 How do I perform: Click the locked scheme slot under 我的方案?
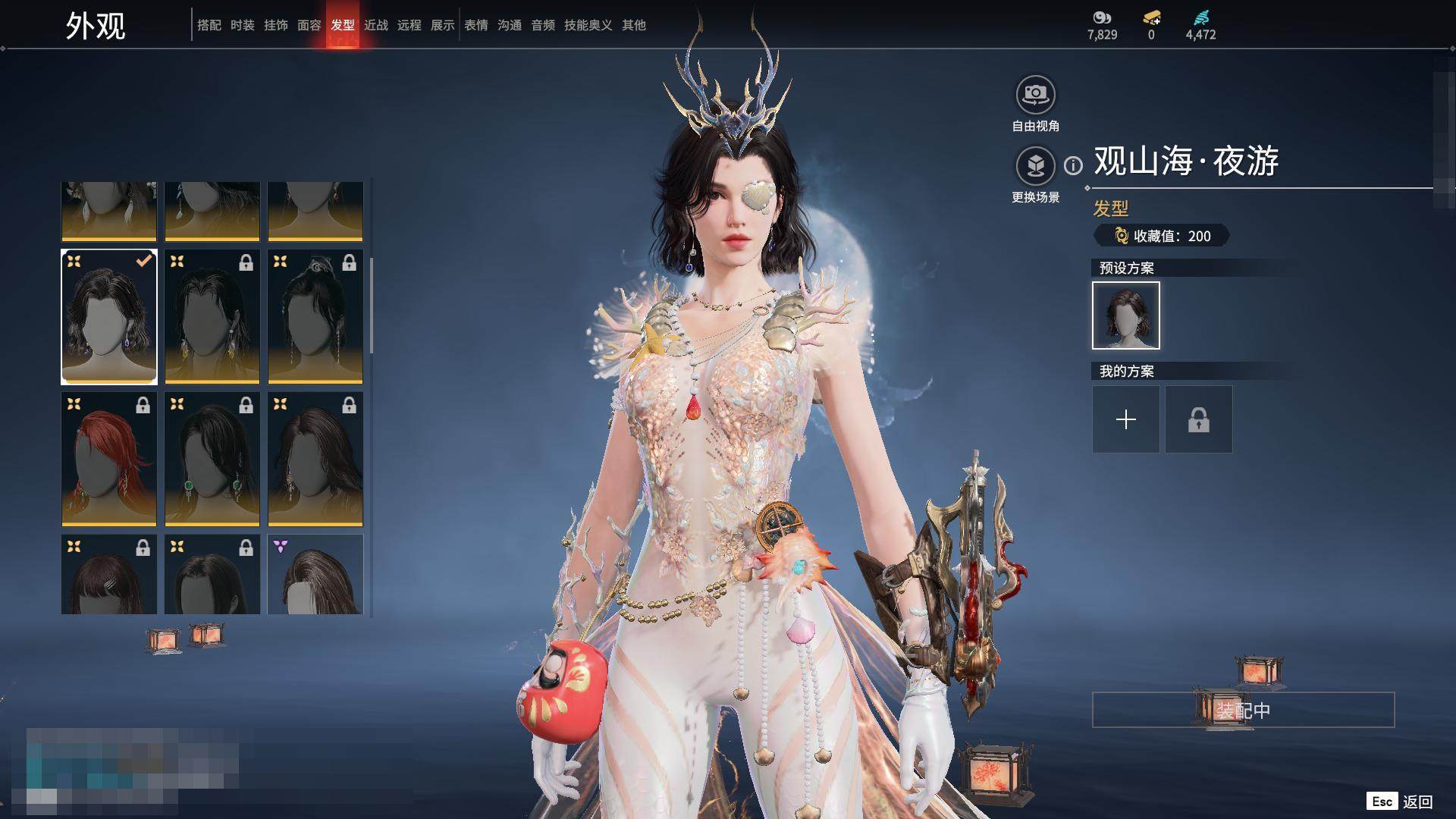[x=1198, y=419]
